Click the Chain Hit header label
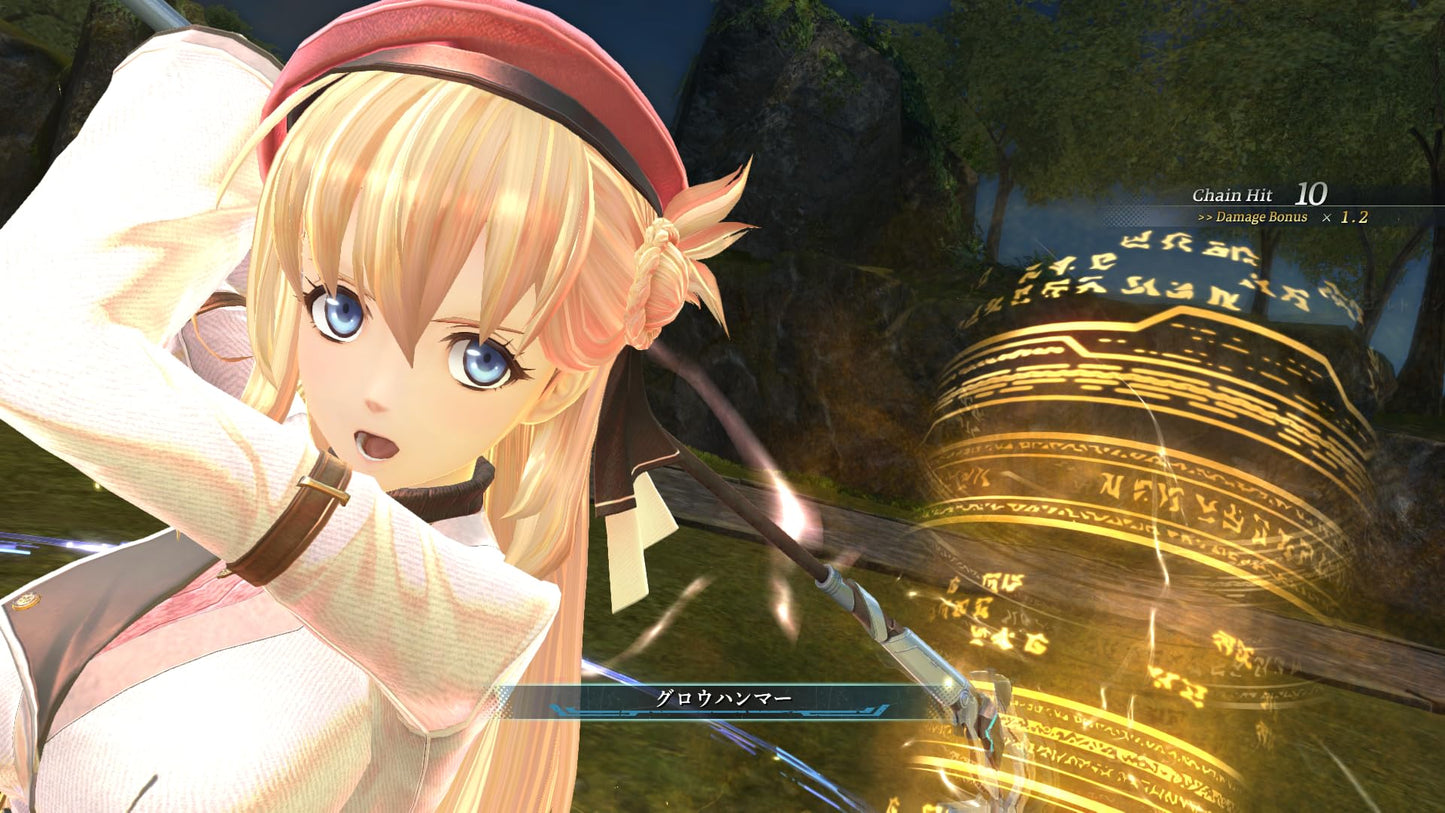 1236,192
